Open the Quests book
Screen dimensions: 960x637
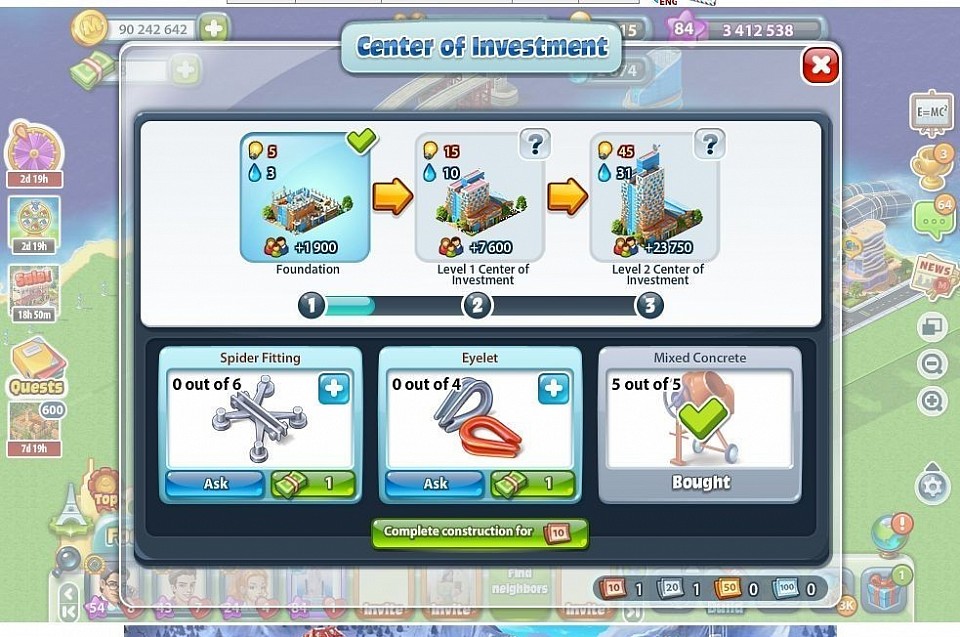37,366
